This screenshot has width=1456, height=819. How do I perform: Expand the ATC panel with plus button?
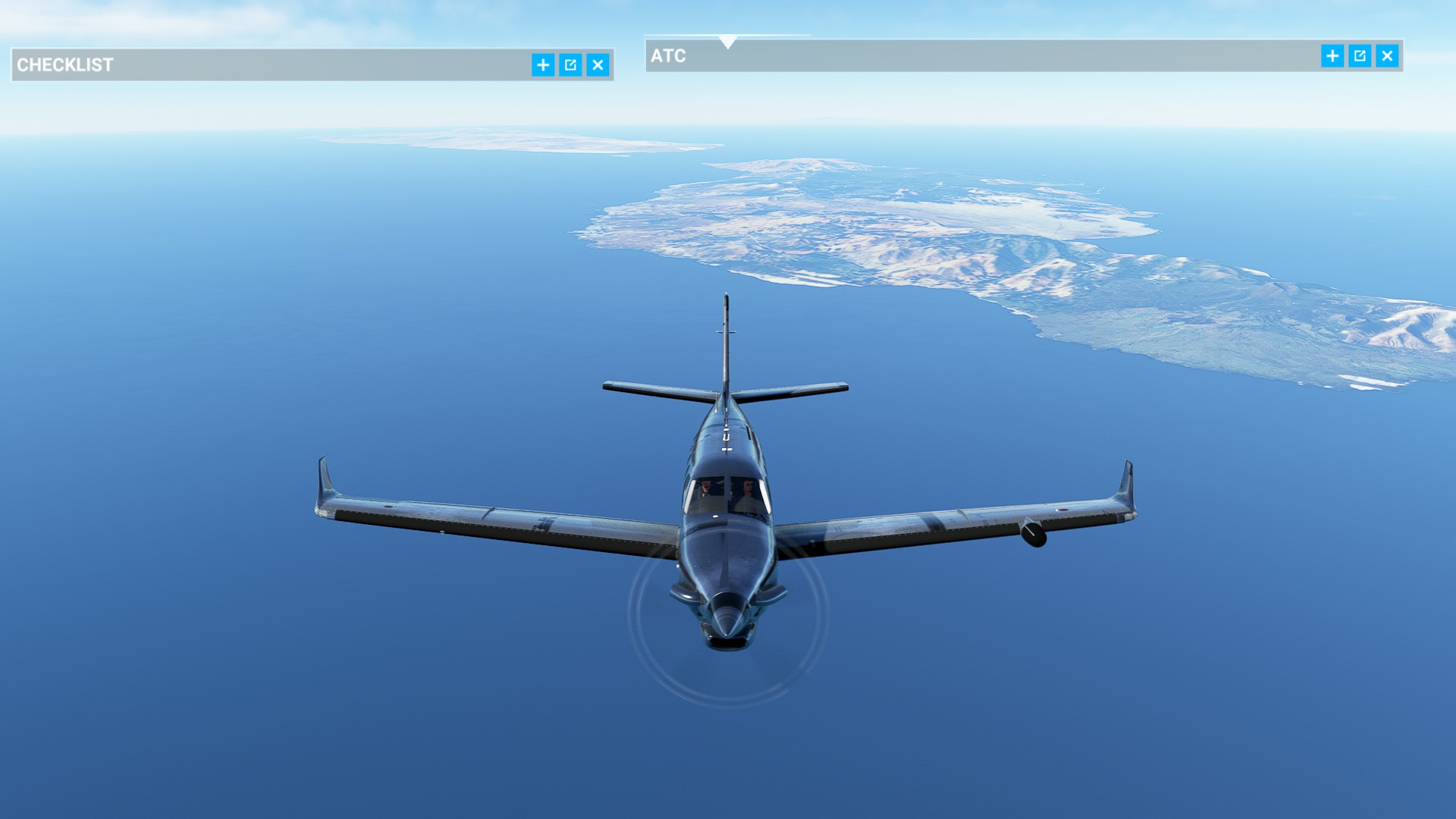coord(1332,56)
